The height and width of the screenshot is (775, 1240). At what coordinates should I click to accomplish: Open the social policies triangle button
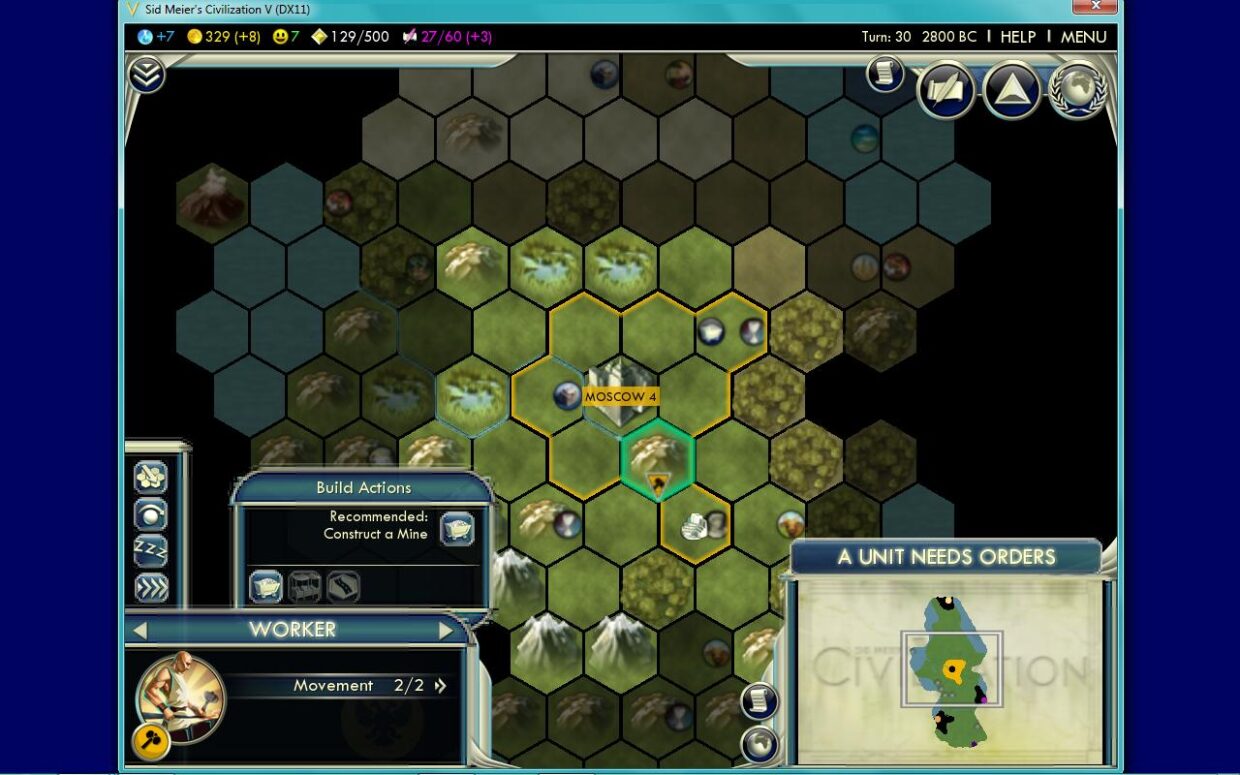[x=1011, y=91]
